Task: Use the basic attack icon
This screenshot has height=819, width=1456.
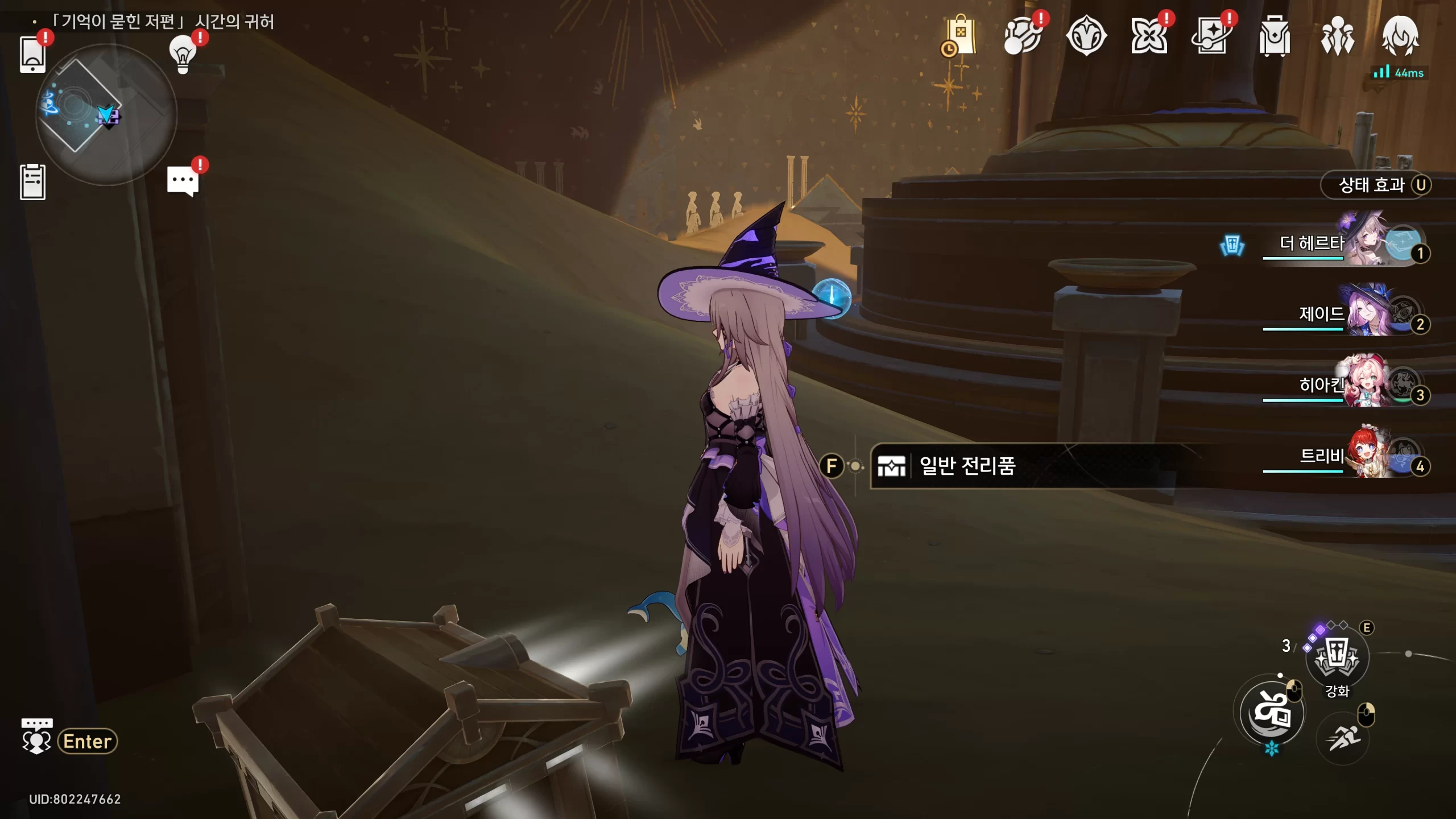Action: pyautogui.click(x=1272, y=713)
